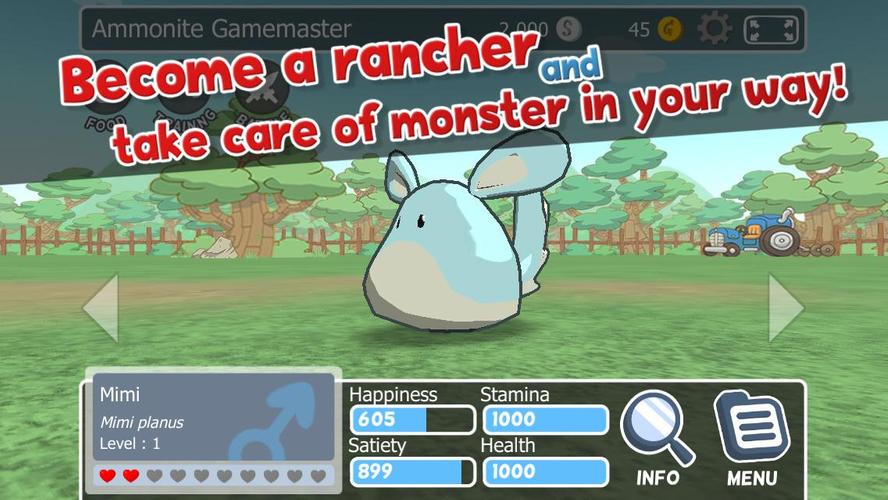Image resolution: width=888 pixels, height=500 pixels.
Task: Open the INFO magnifying glass button
Action: tap(657, 437)
